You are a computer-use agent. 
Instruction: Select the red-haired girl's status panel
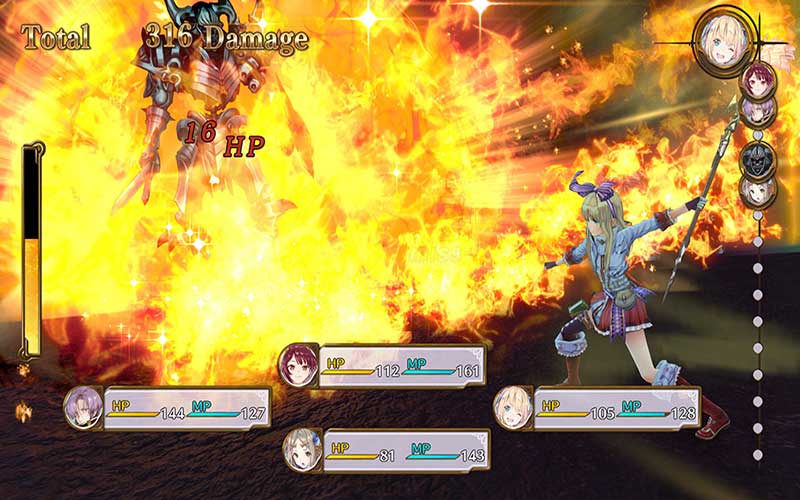tap(383, 366)
